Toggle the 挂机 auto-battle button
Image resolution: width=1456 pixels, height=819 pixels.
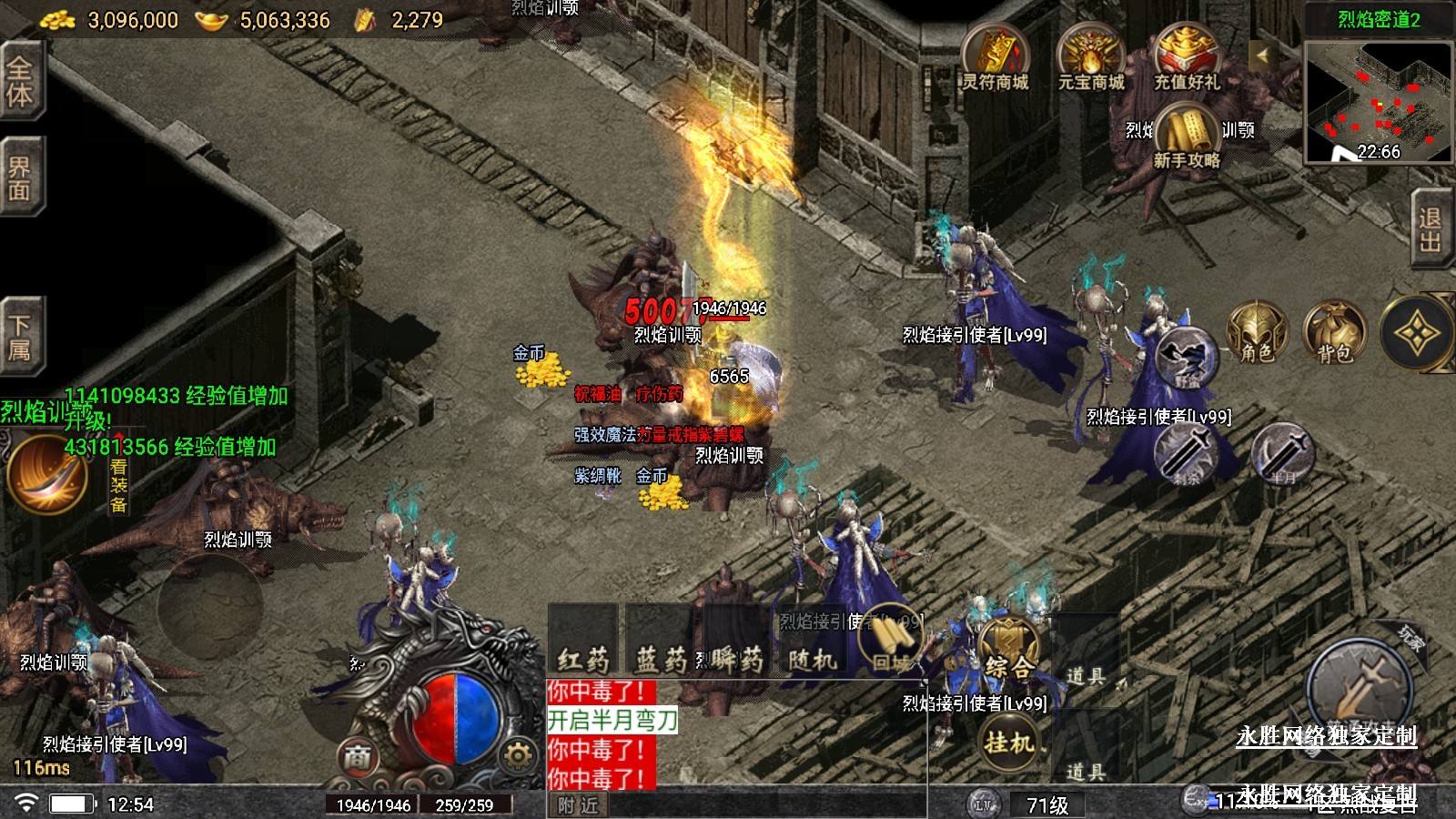click(x=1009, y=743)
